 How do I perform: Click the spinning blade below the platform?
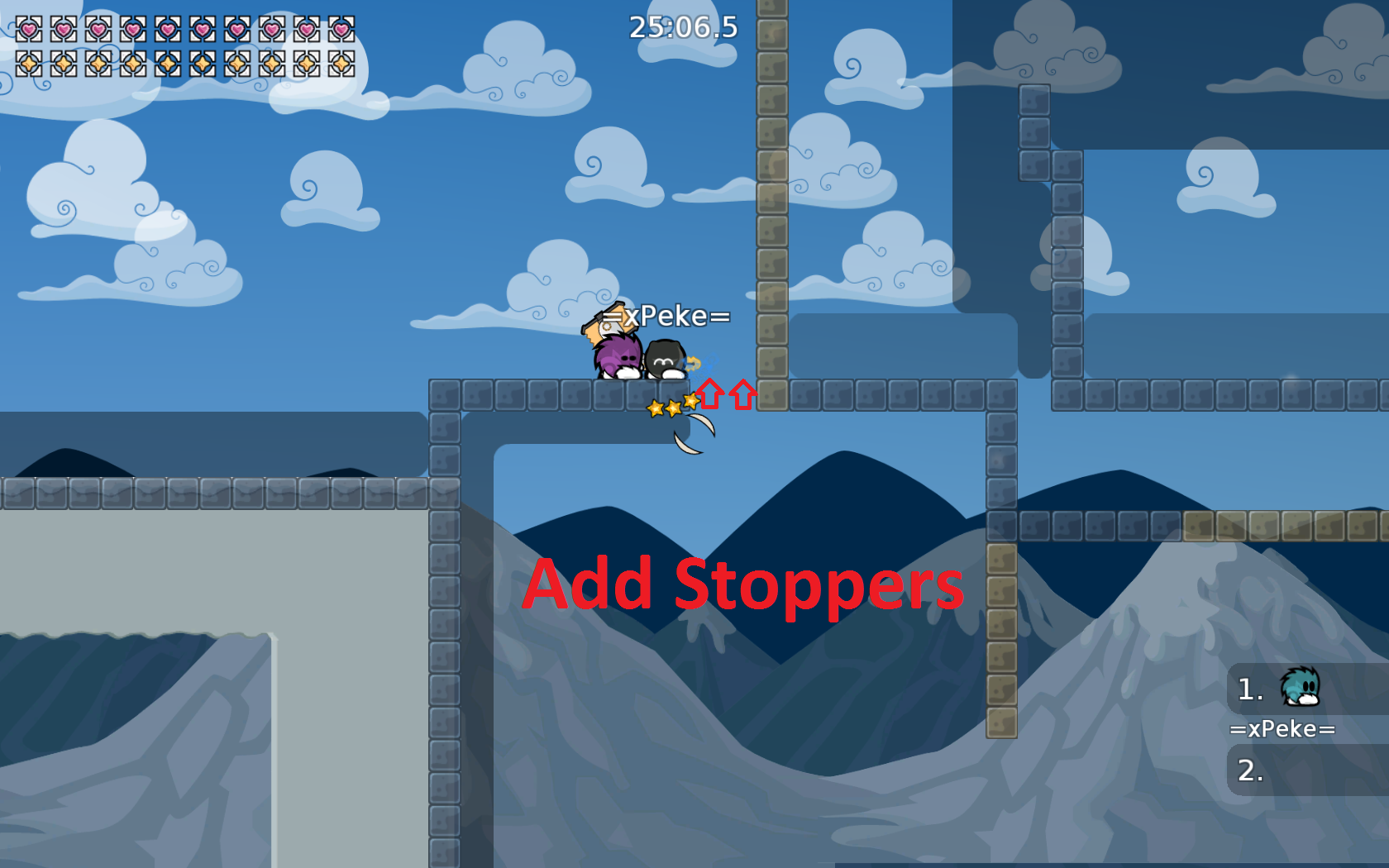pos(695,432)
